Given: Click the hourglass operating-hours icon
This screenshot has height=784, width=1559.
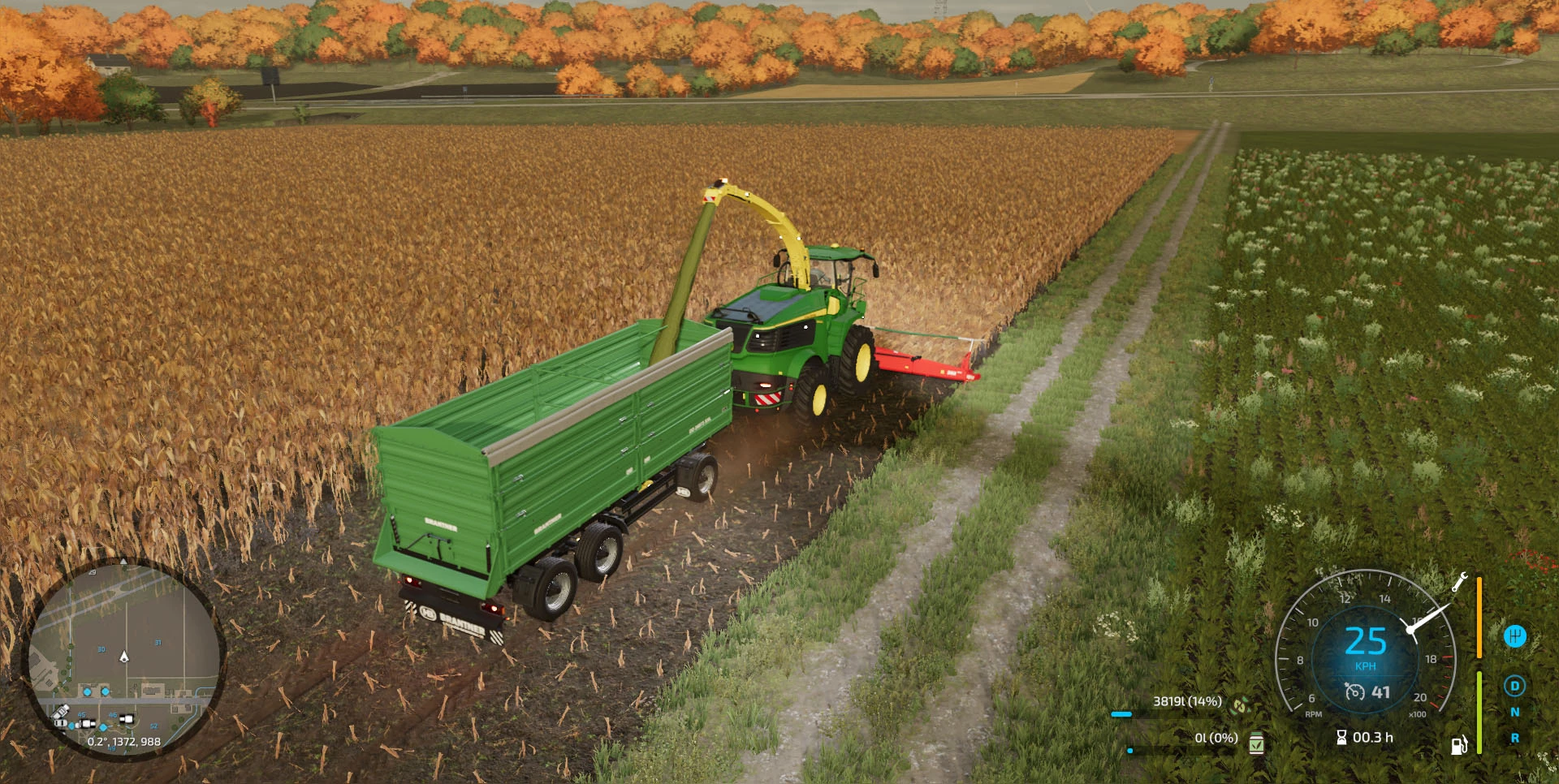Looking at the screenshot, I should tap(1341, 737).
